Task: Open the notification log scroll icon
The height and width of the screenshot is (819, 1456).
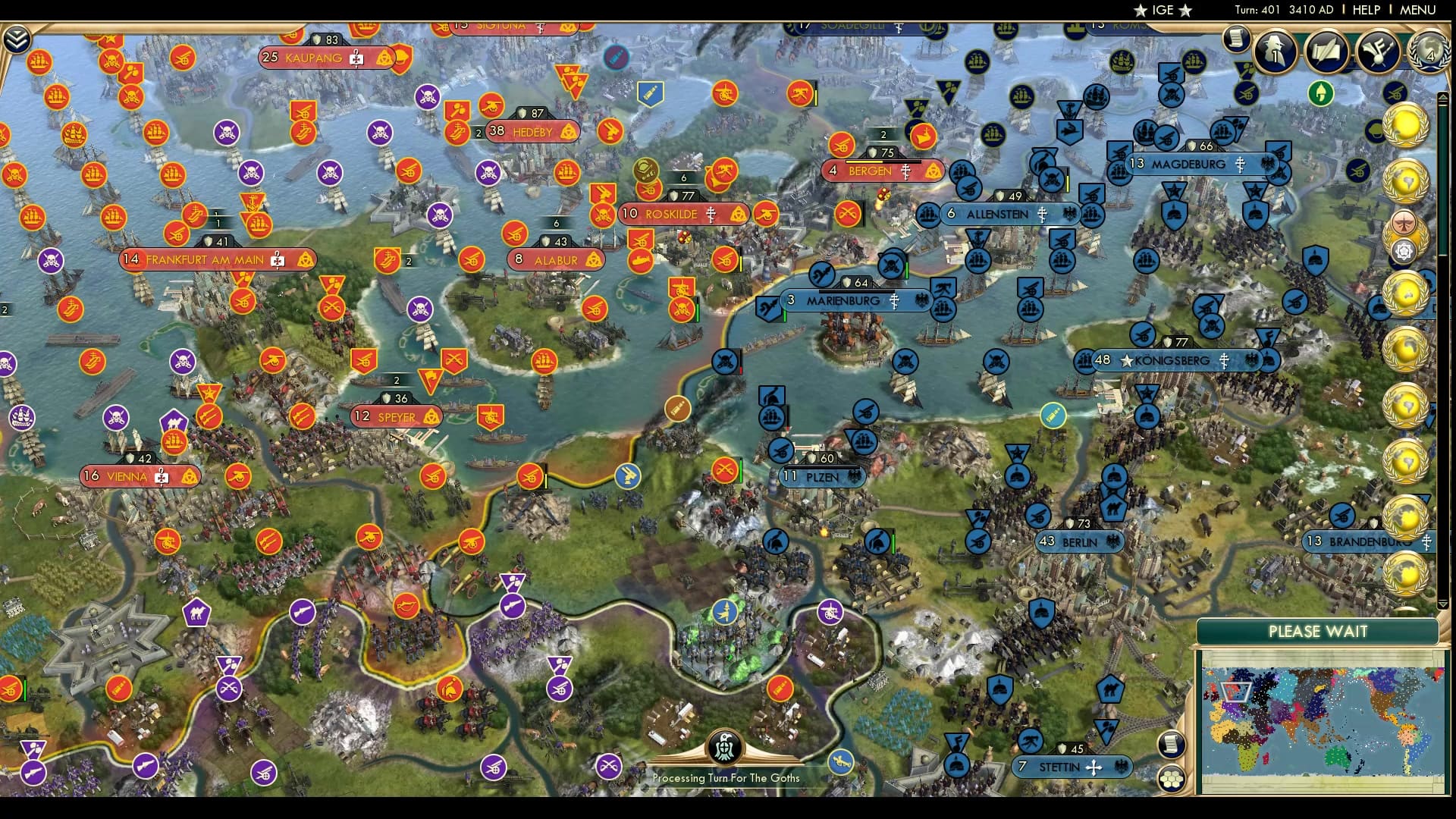Action: (x=1236, y=38)
